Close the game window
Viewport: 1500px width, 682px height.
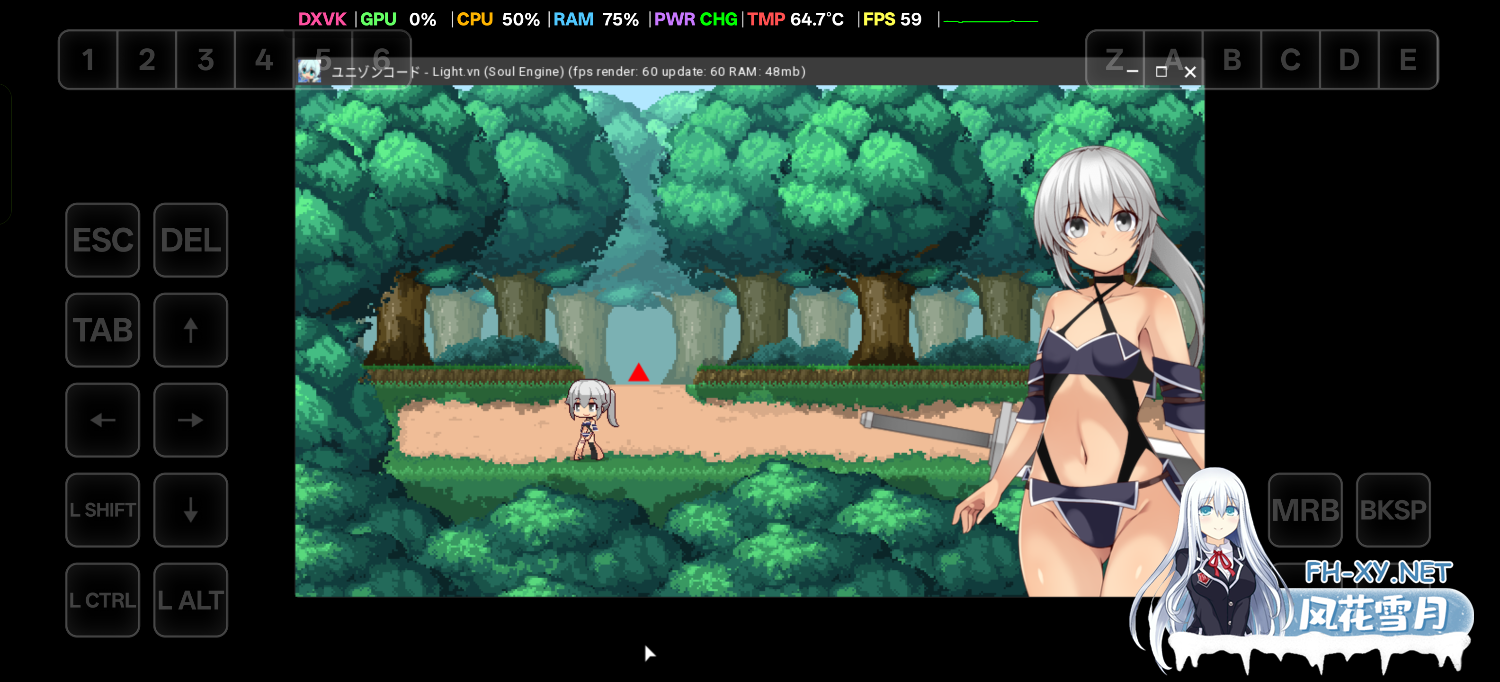tap(1190, 72)
